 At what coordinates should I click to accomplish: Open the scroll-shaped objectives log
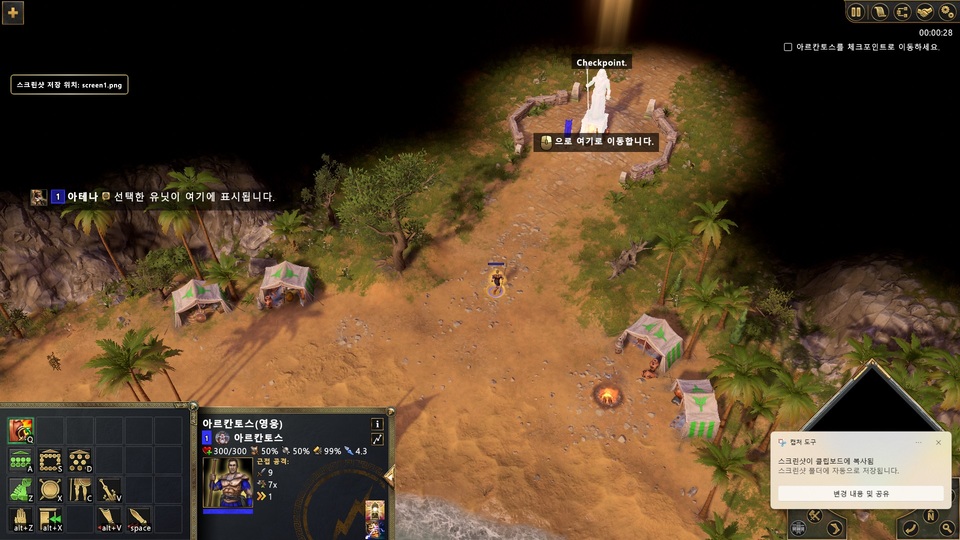click(881, 12)
